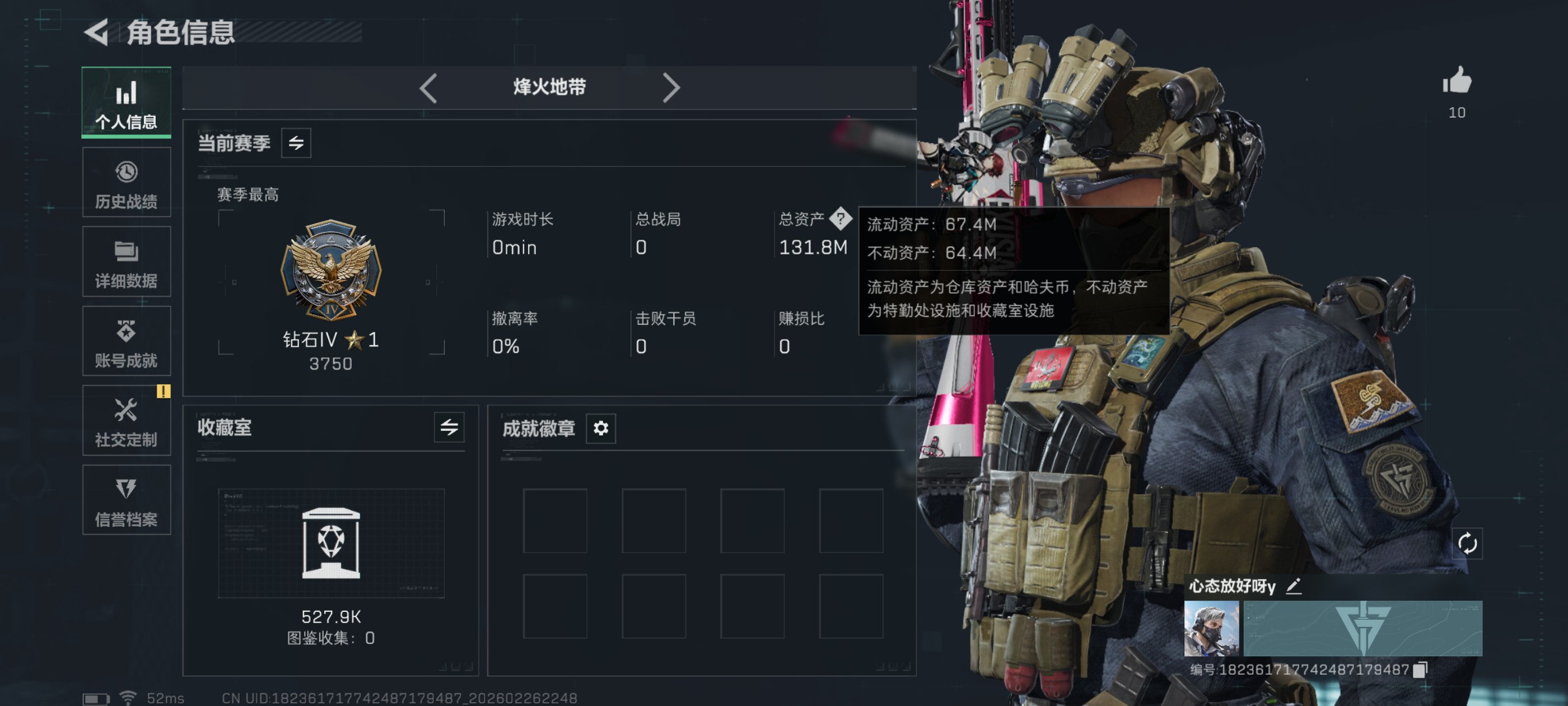Click the left arrow beside 烽火地带
This screenshot has height=706, width=1568.
[x=428, y=88]
